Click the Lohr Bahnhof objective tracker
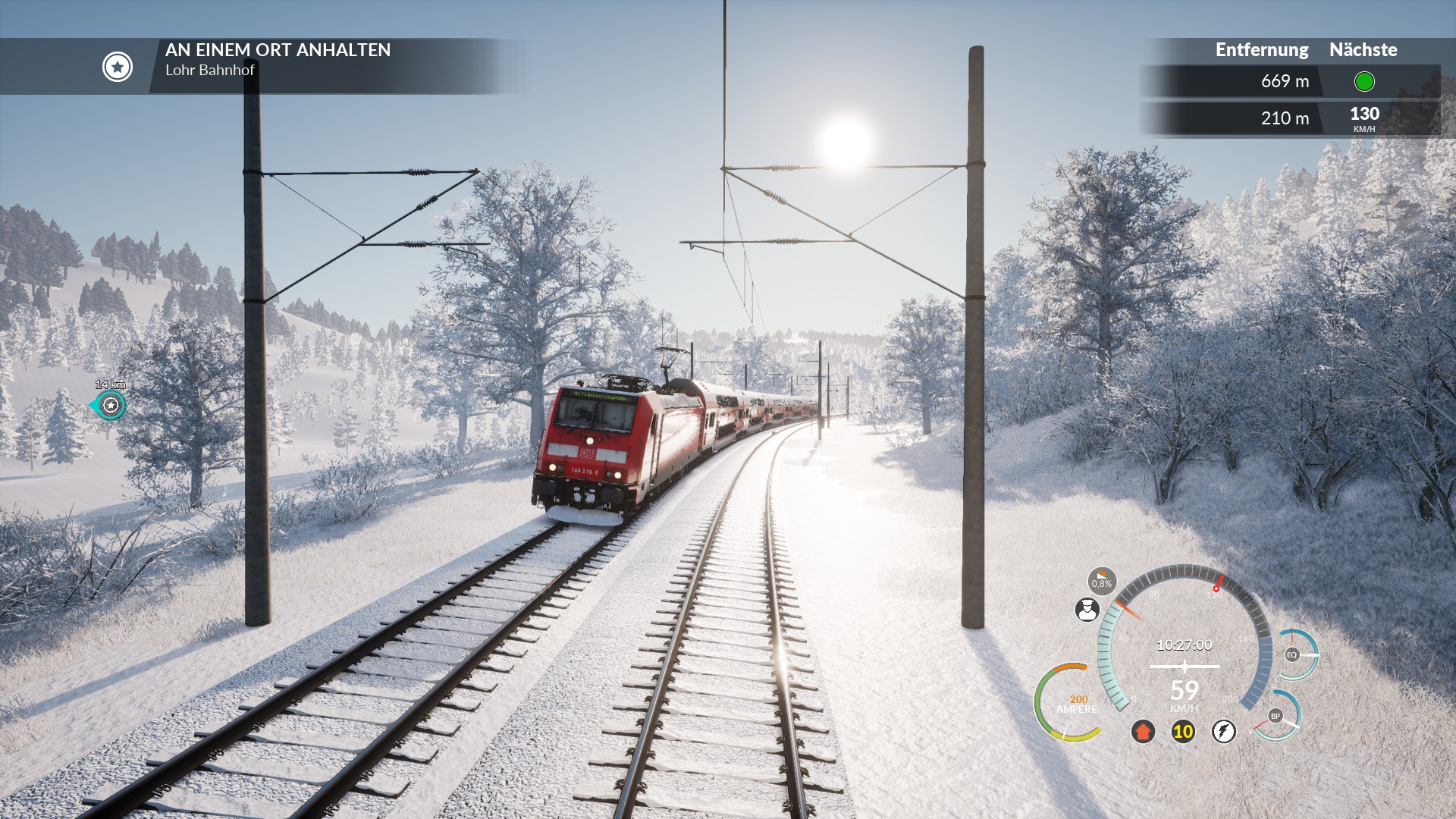 click(278, 60)
